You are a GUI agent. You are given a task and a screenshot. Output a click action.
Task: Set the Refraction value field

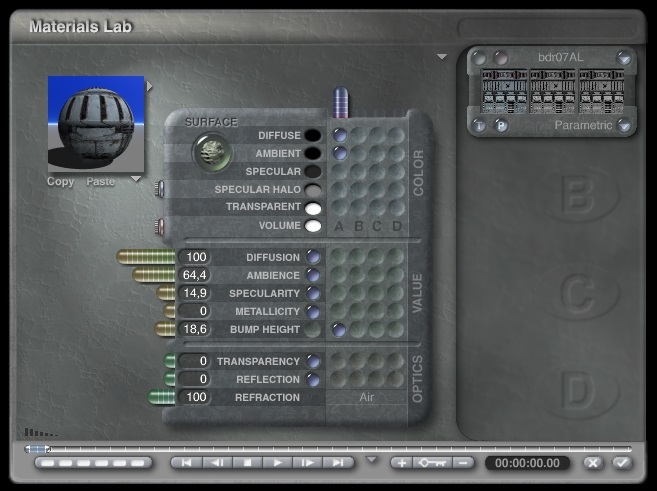[196, 398]
